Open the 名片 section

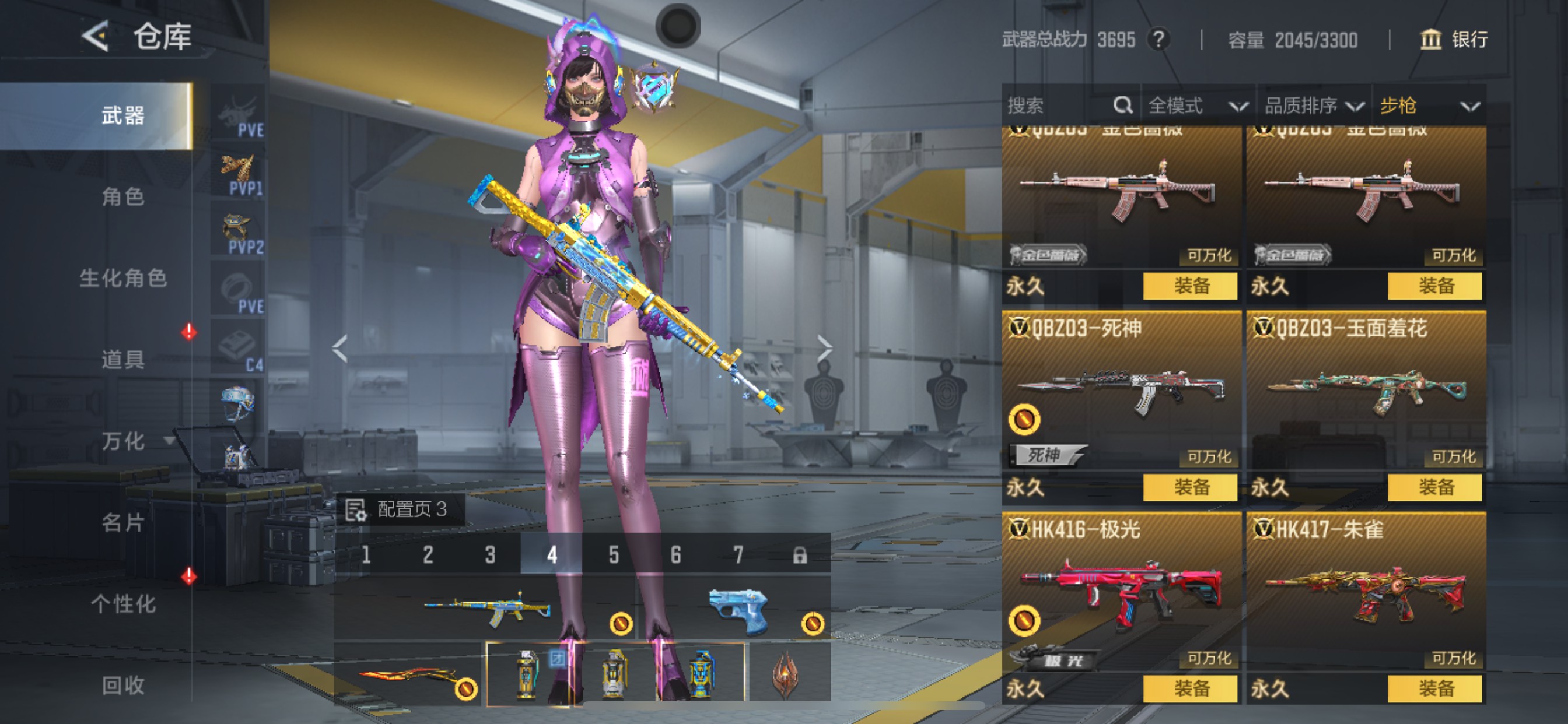[123, 522]
